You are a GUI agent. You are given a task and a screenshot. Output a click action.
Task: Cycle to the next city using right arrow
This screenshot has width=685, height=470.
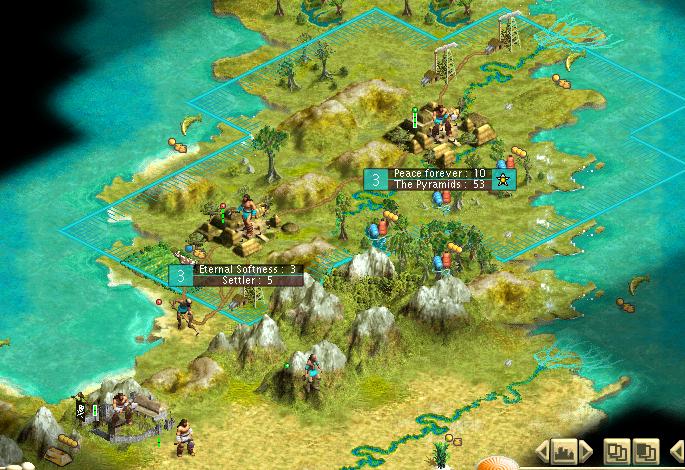coord(586,450)
